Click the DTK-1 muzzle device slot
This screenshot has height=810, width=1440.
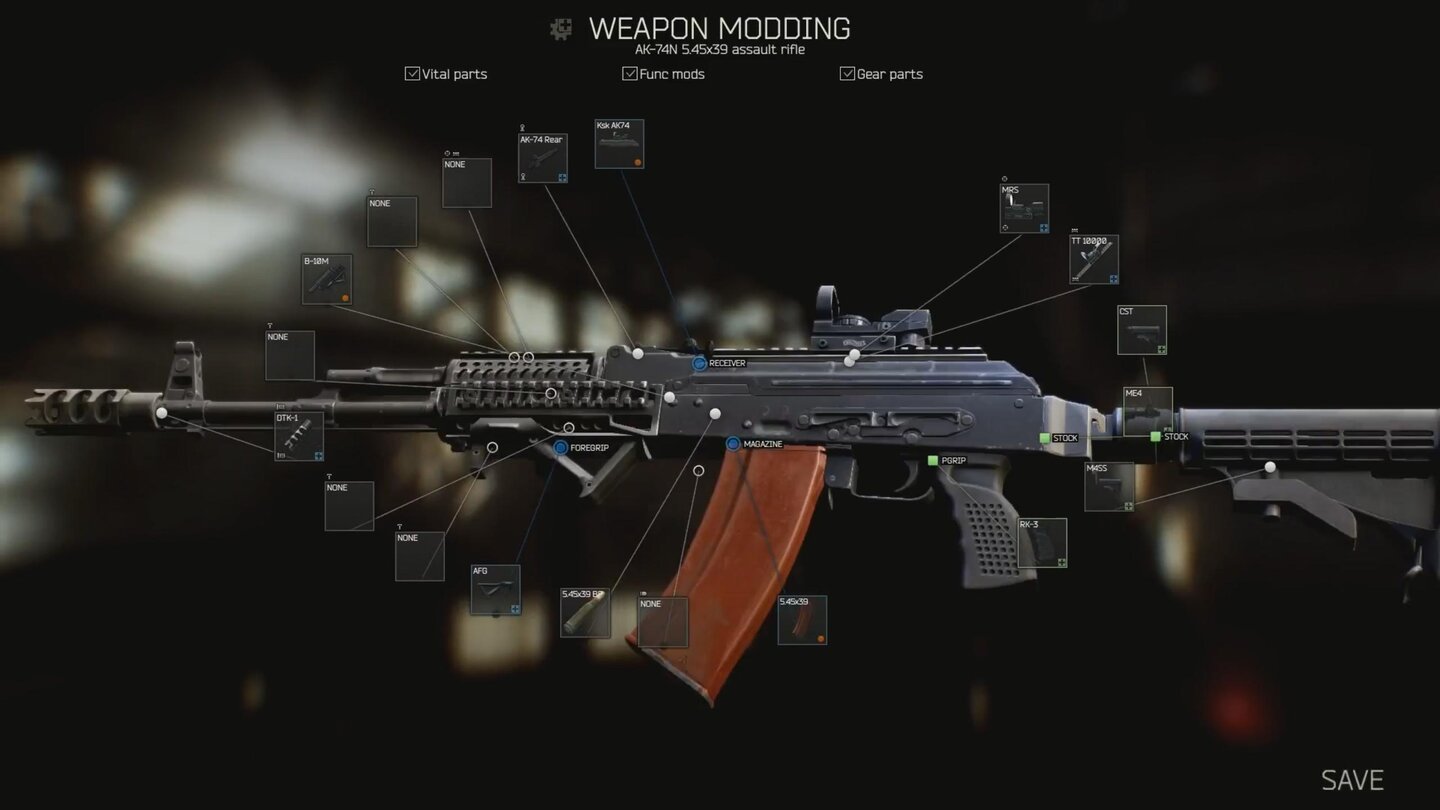coord(297,437)
